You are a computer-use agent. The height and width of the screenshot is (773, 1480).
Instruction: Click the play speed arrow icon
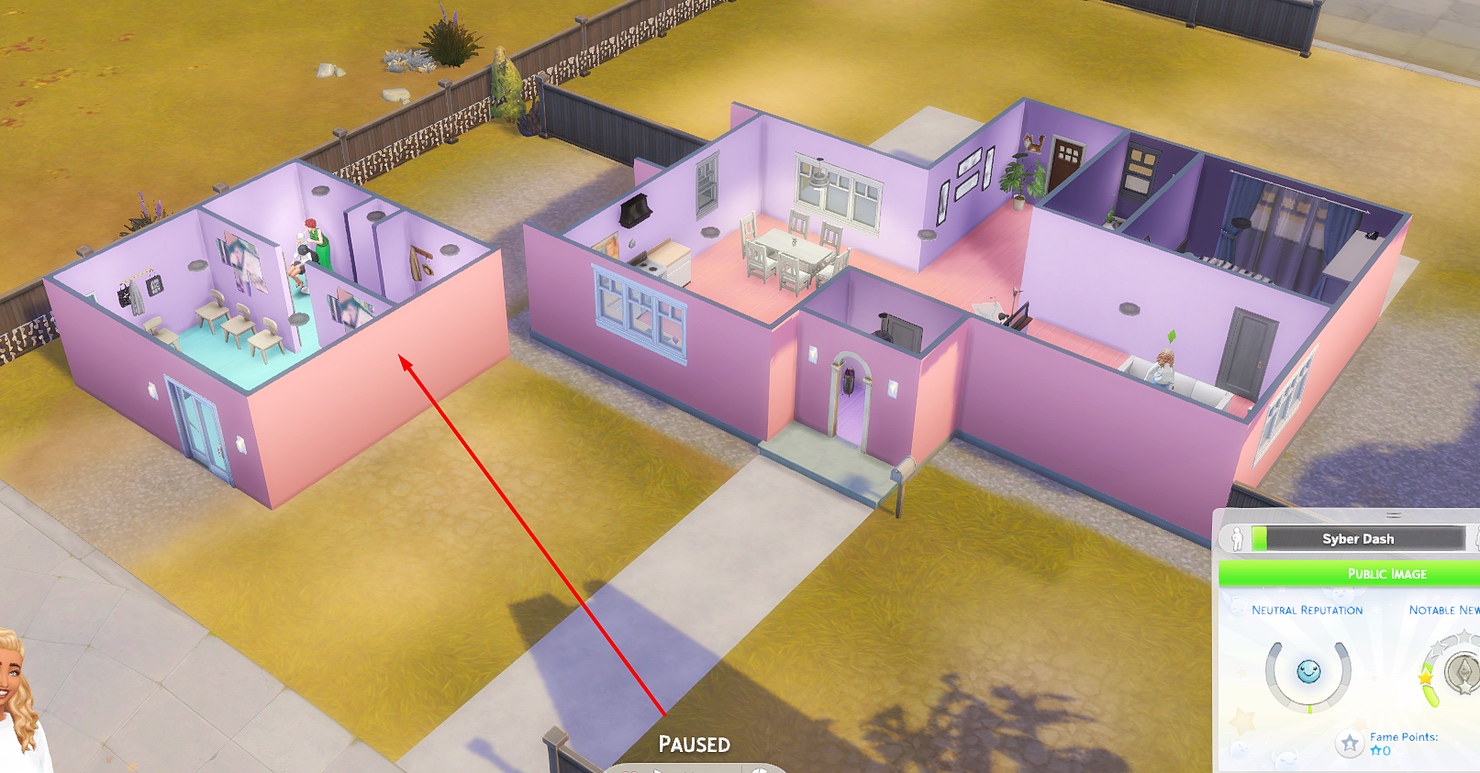click(x=657, y=769)
